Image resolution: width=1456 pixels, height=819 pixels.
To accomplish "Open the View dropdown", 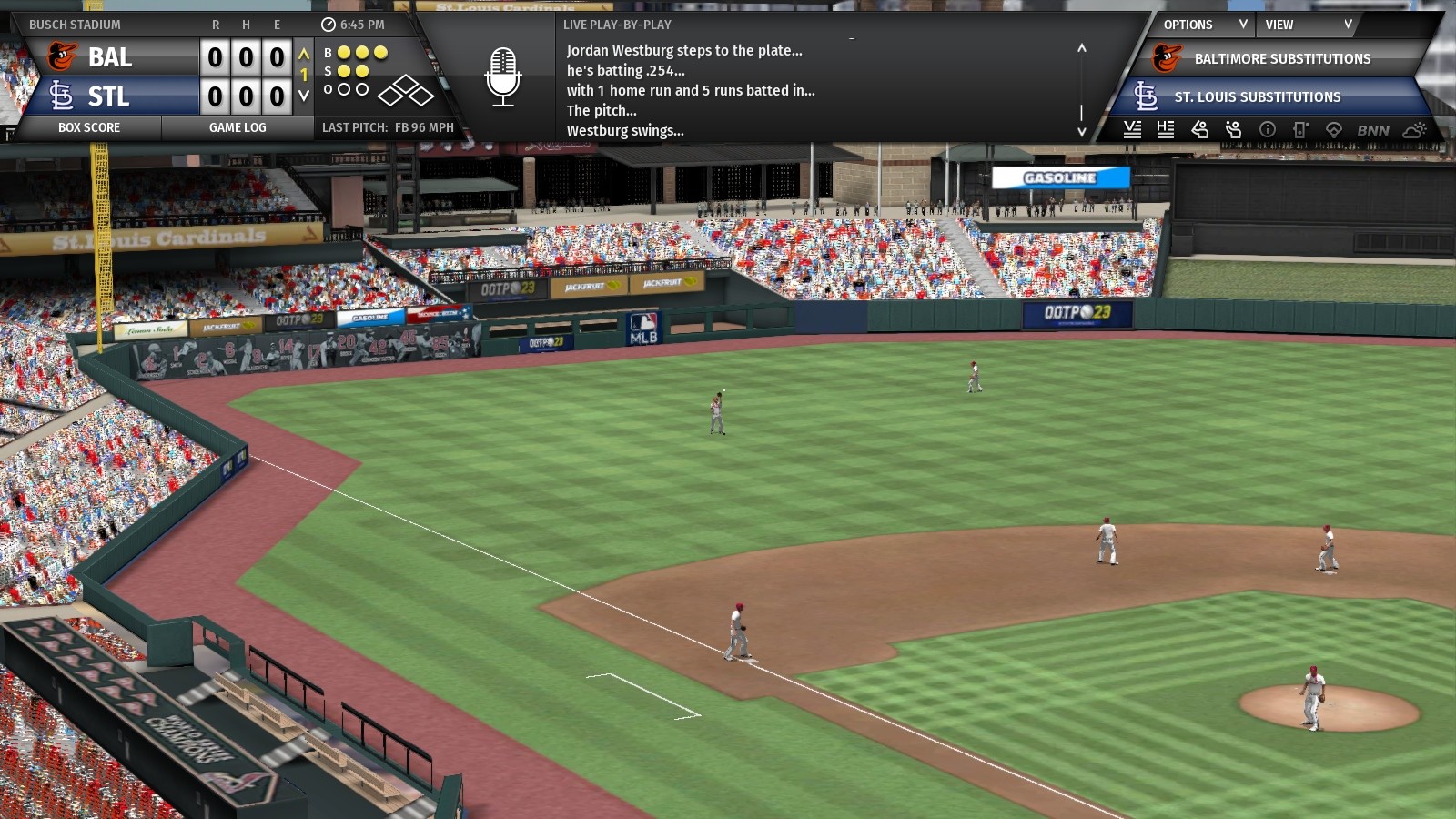I will tap(1307, 25).
